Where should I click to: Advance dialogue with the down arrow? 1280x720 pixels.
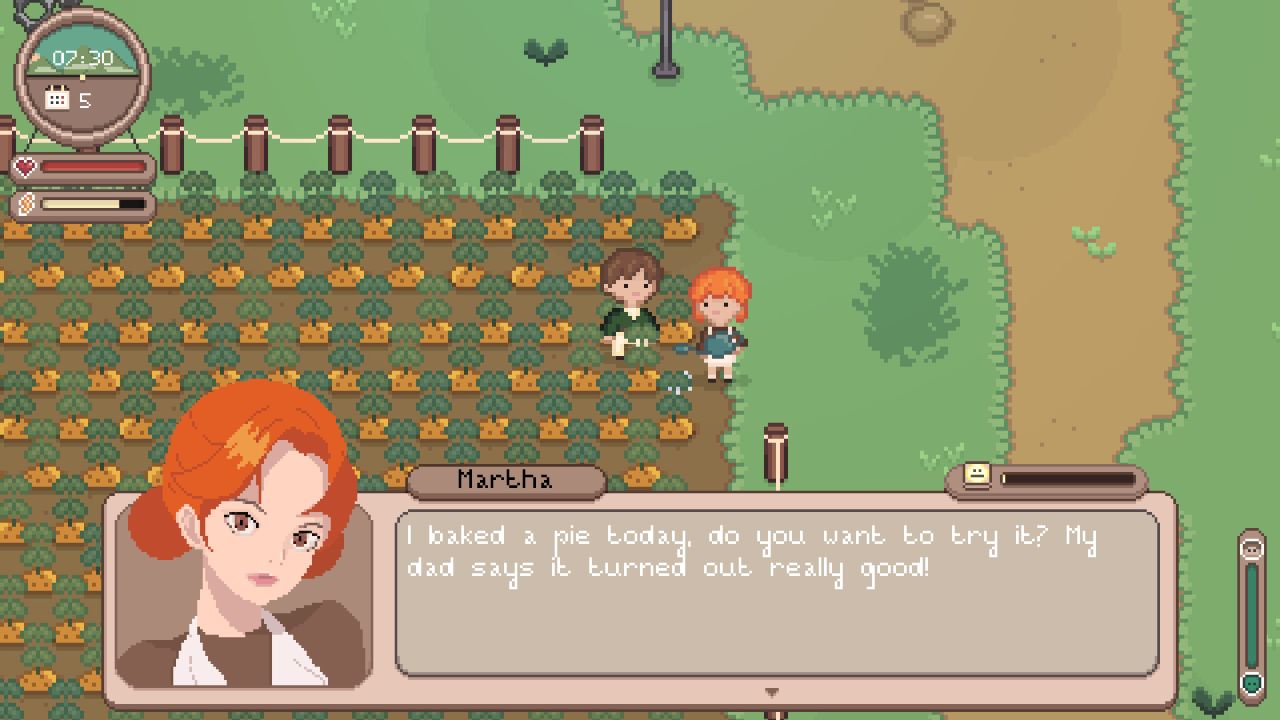click(771, 692)
